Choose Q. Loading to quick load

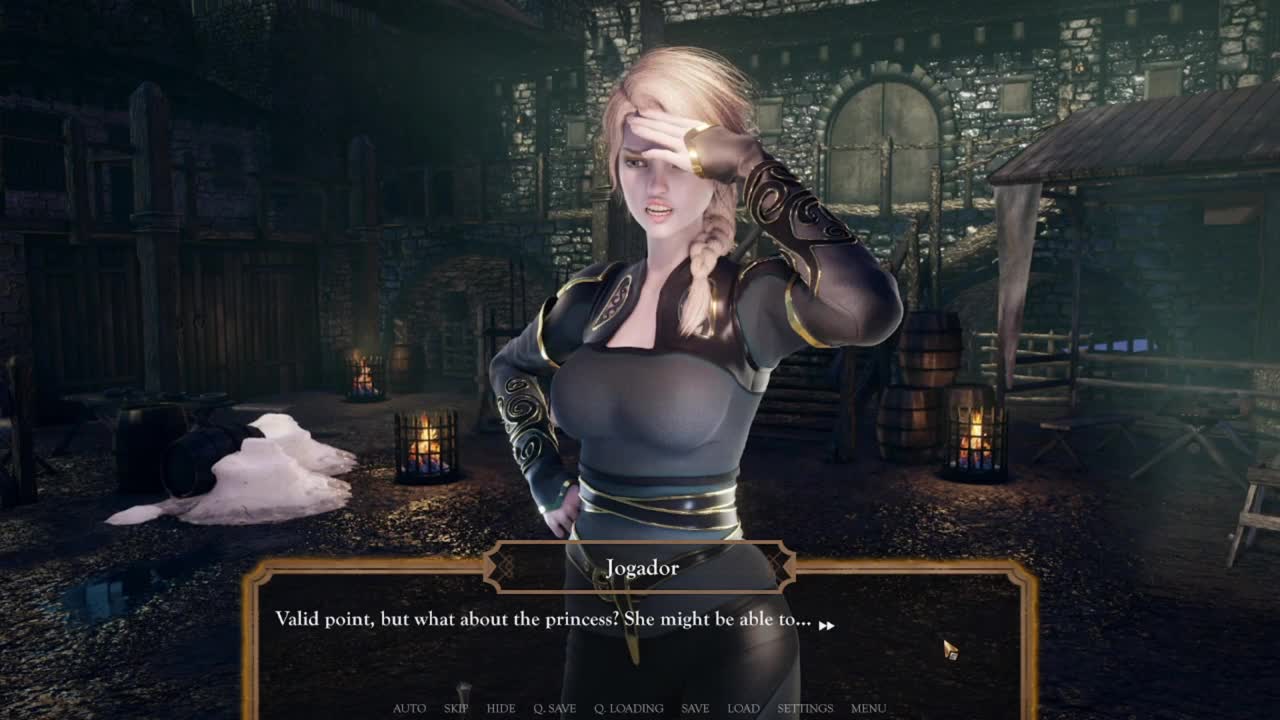coord(628,708)
